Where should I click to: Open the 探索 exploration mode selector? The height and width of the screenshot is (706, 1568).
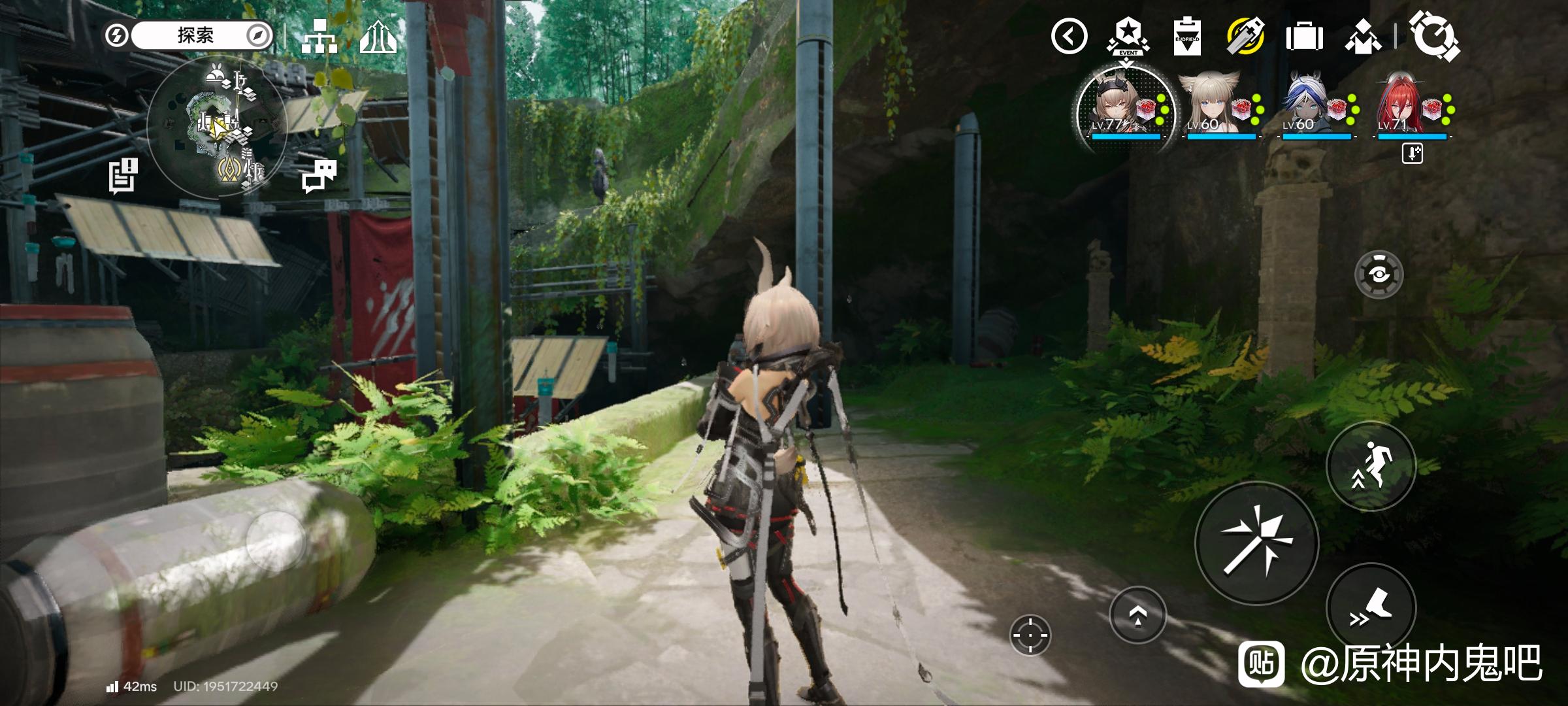(196, 35)
